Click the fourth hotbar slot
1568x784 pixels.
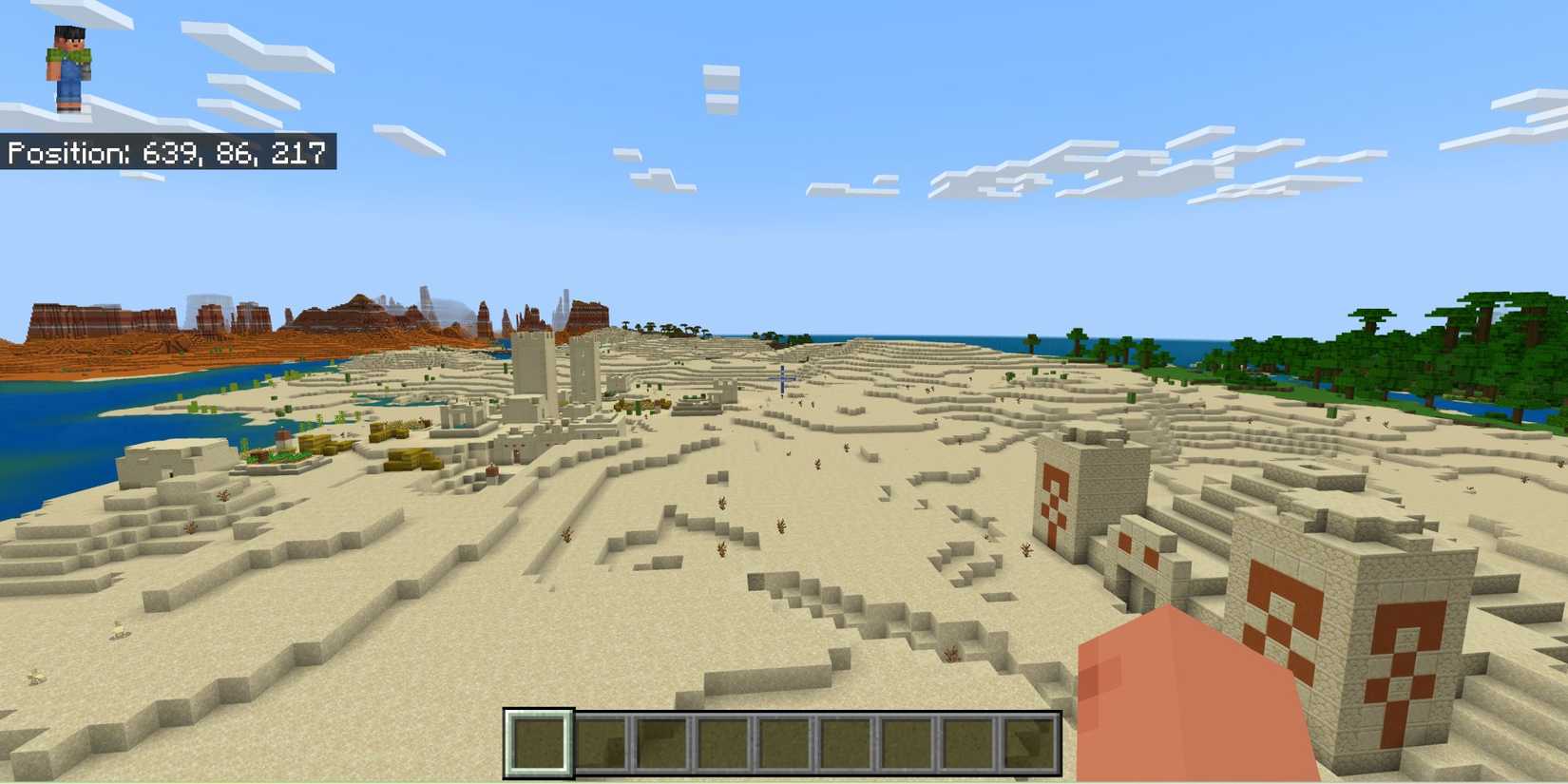click(x=723, y=741)
